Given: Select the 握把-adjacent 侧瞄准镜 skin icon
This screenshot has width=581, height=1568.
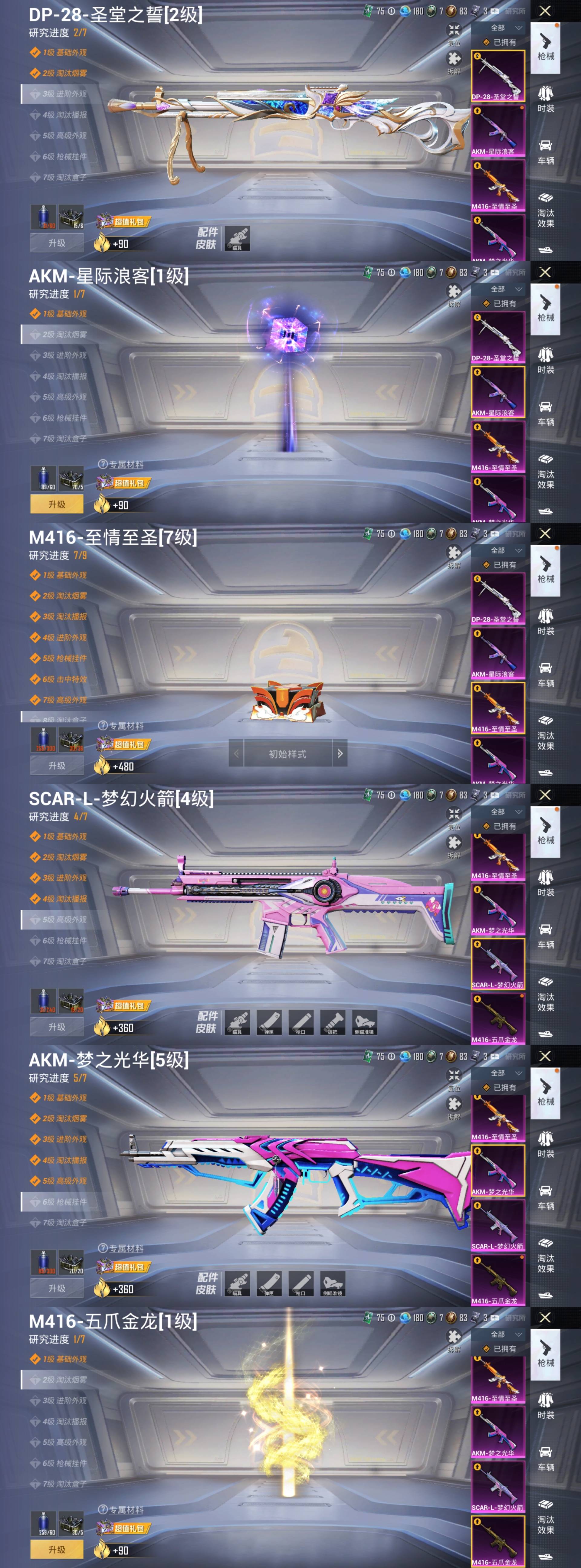Looking at the screenshot, I should point(364,1023).
